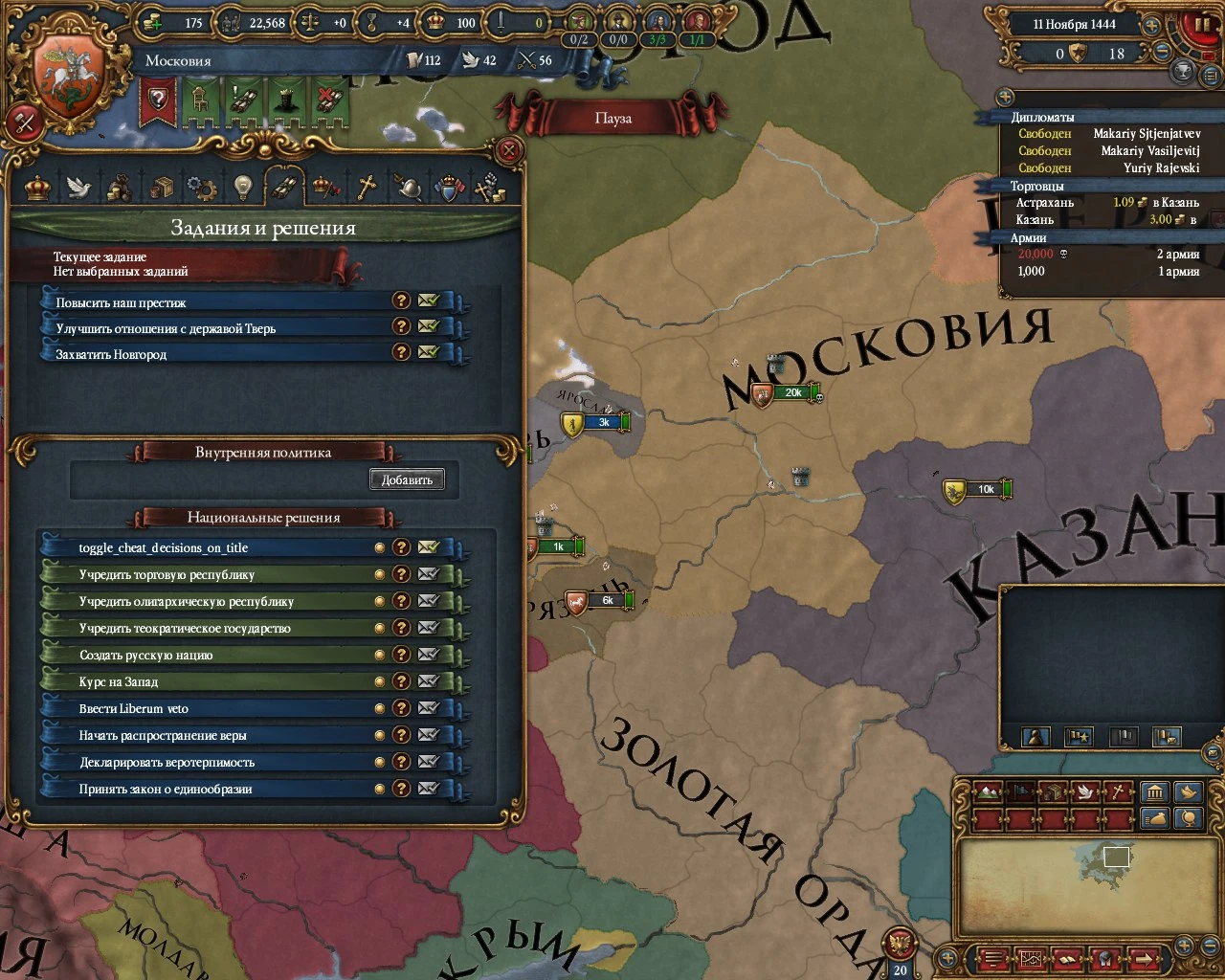Open the Military tab helmet icon
This screenshot has width=1225, height=980.
coord(408,188)
